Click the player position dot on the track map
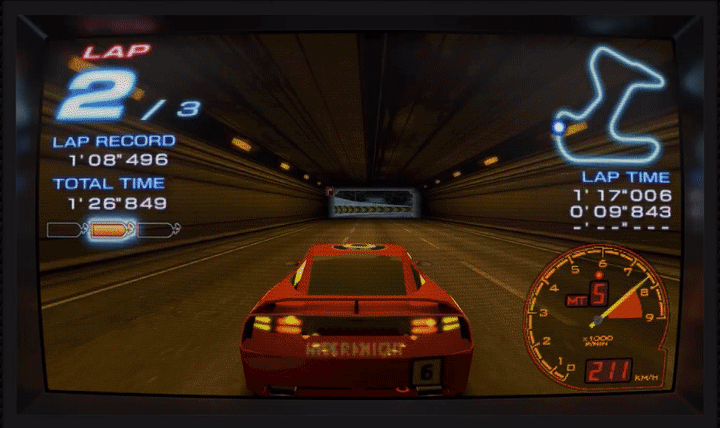 point(559,127)
